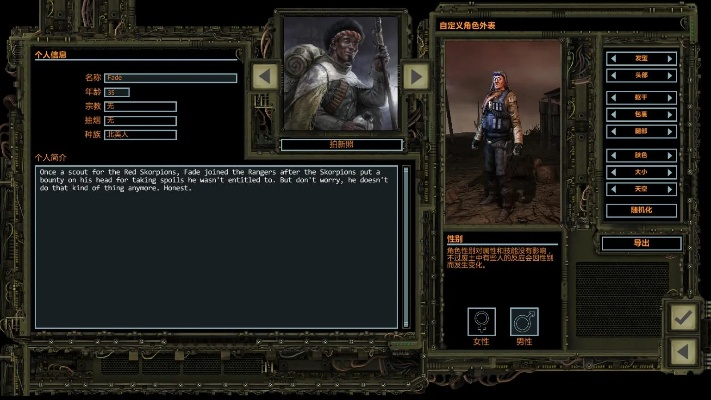The width and height of the screenshot is (711, 400).
Task: Confirm the character with the checkmark button
Action: pos(683,316)
